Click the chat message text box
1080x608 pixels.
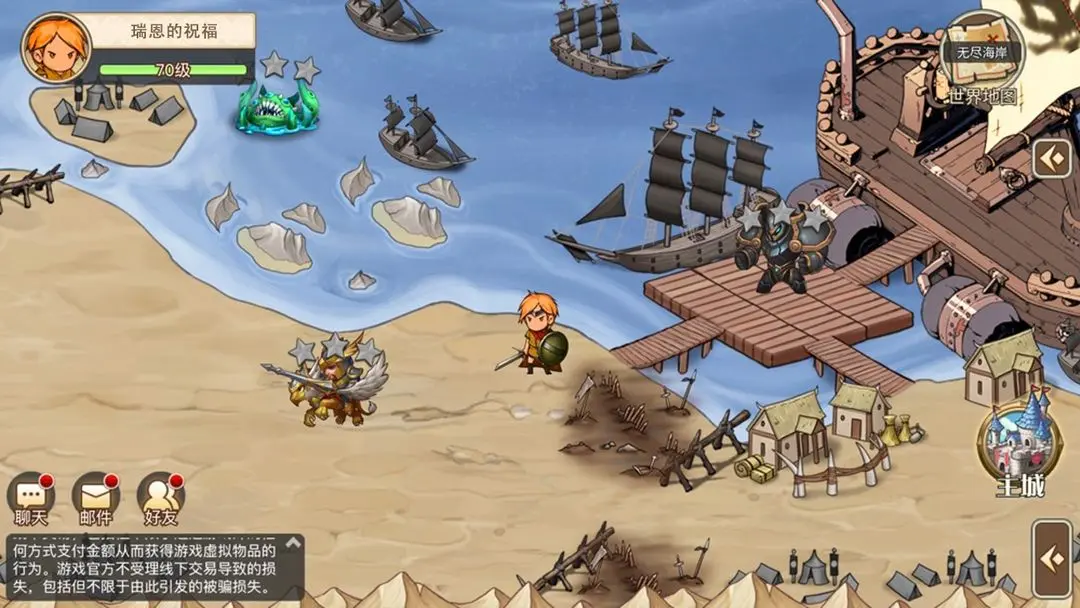[x=145, y=566]
